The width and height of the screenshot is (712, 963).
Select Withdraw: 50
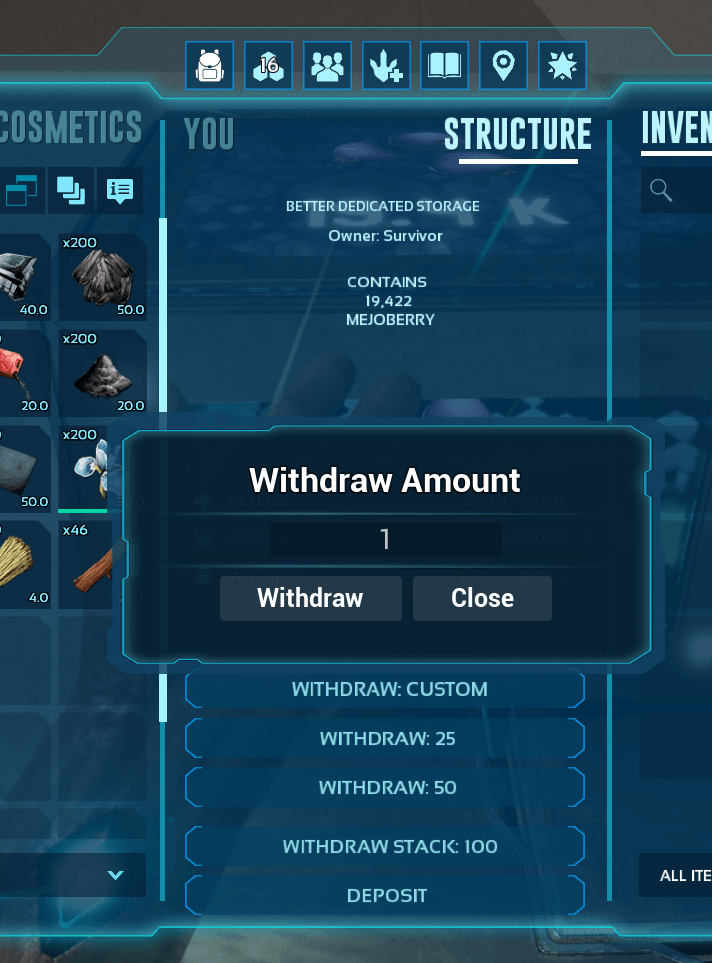[x=387, y=787]
